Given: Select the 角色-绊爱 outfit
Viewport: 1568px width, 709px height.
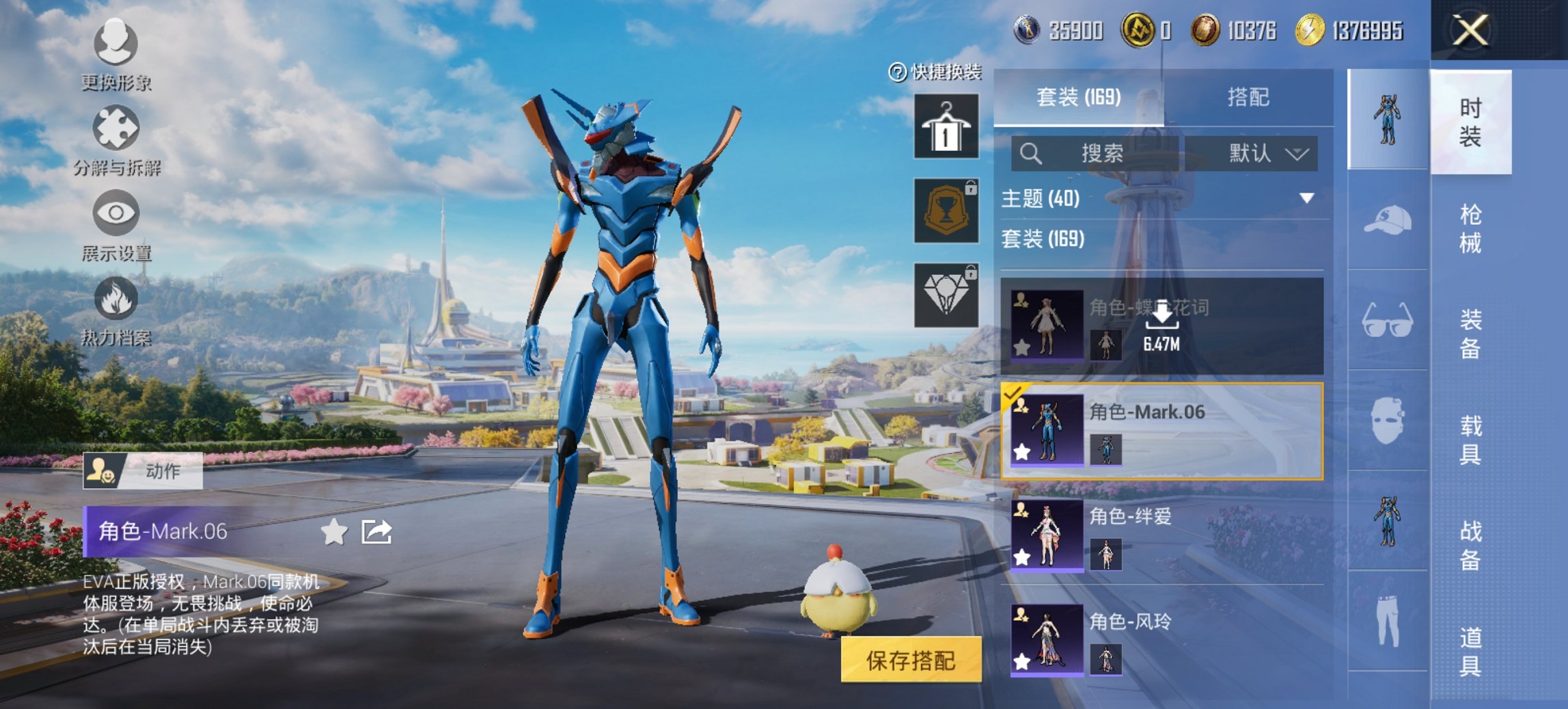Looking at the screenshot, I should tap(1161, 535).
